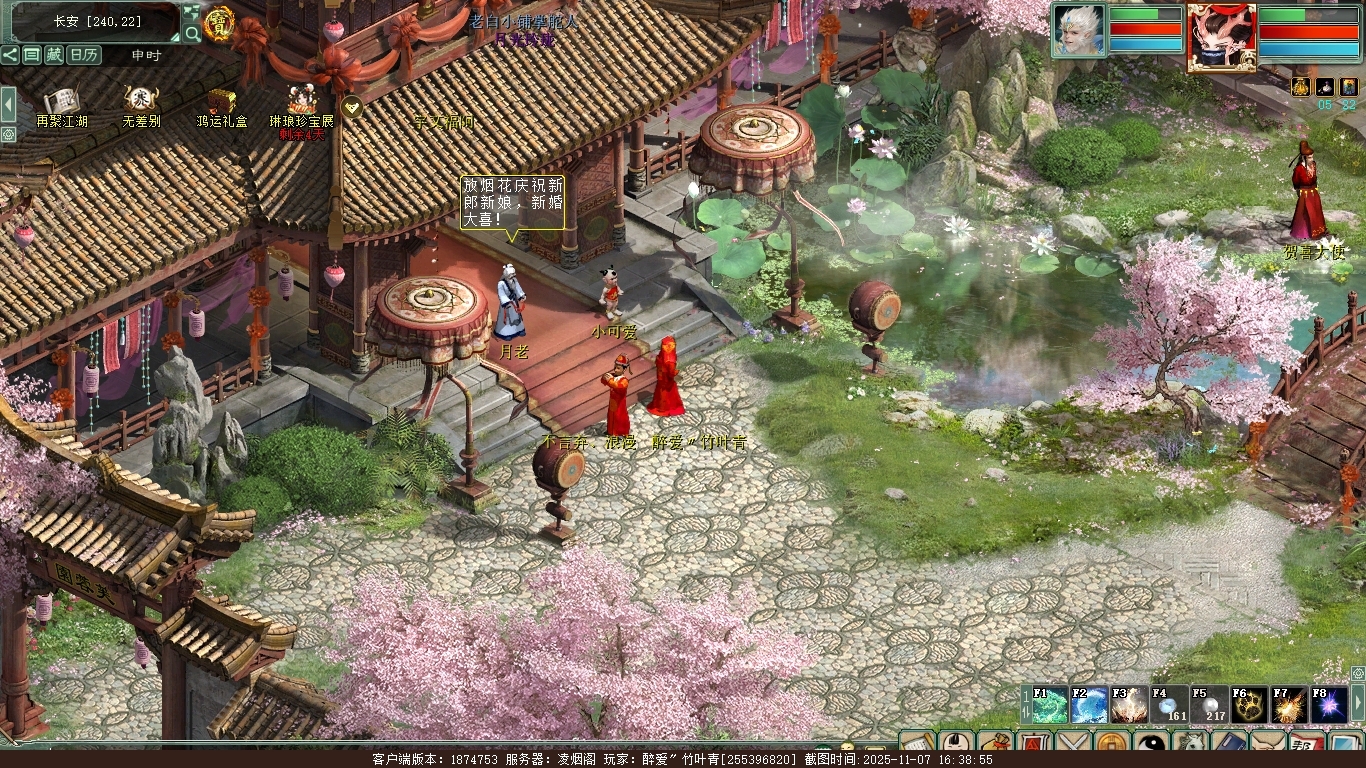The width and height of the screenshot is (1366, 768).
Task: Select the white-haired pet portrait
Action: pyautogui.click(x=1078, y=31)
